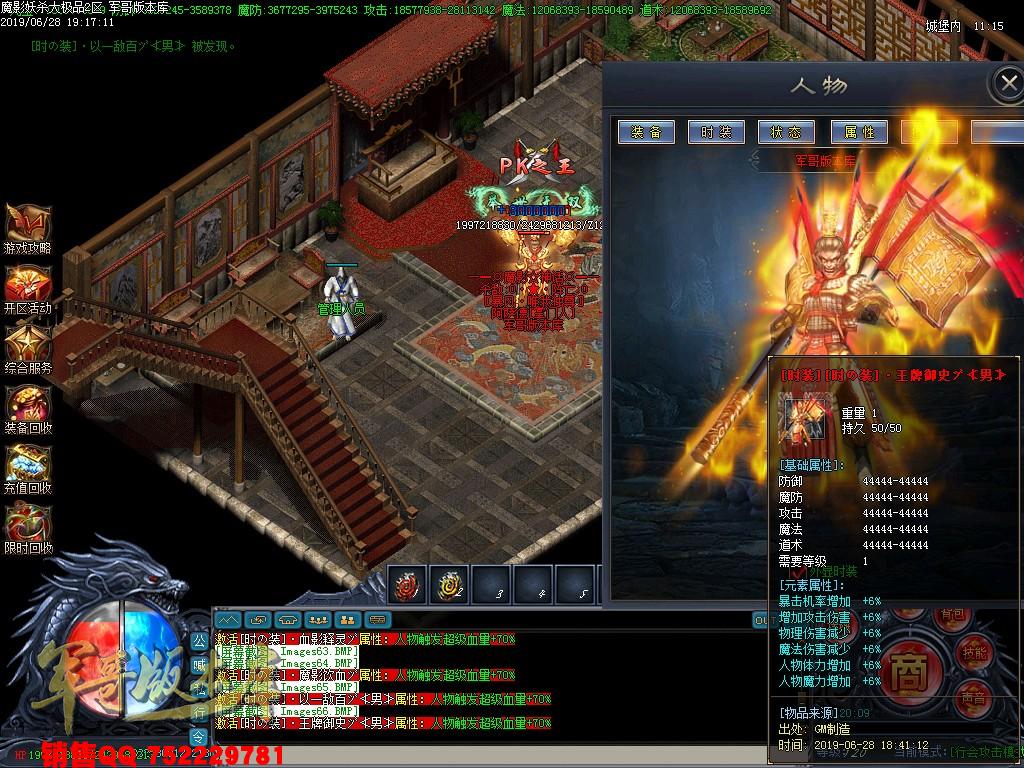
Task: Select the 属性 attributes tab
Action: [858, 132]
